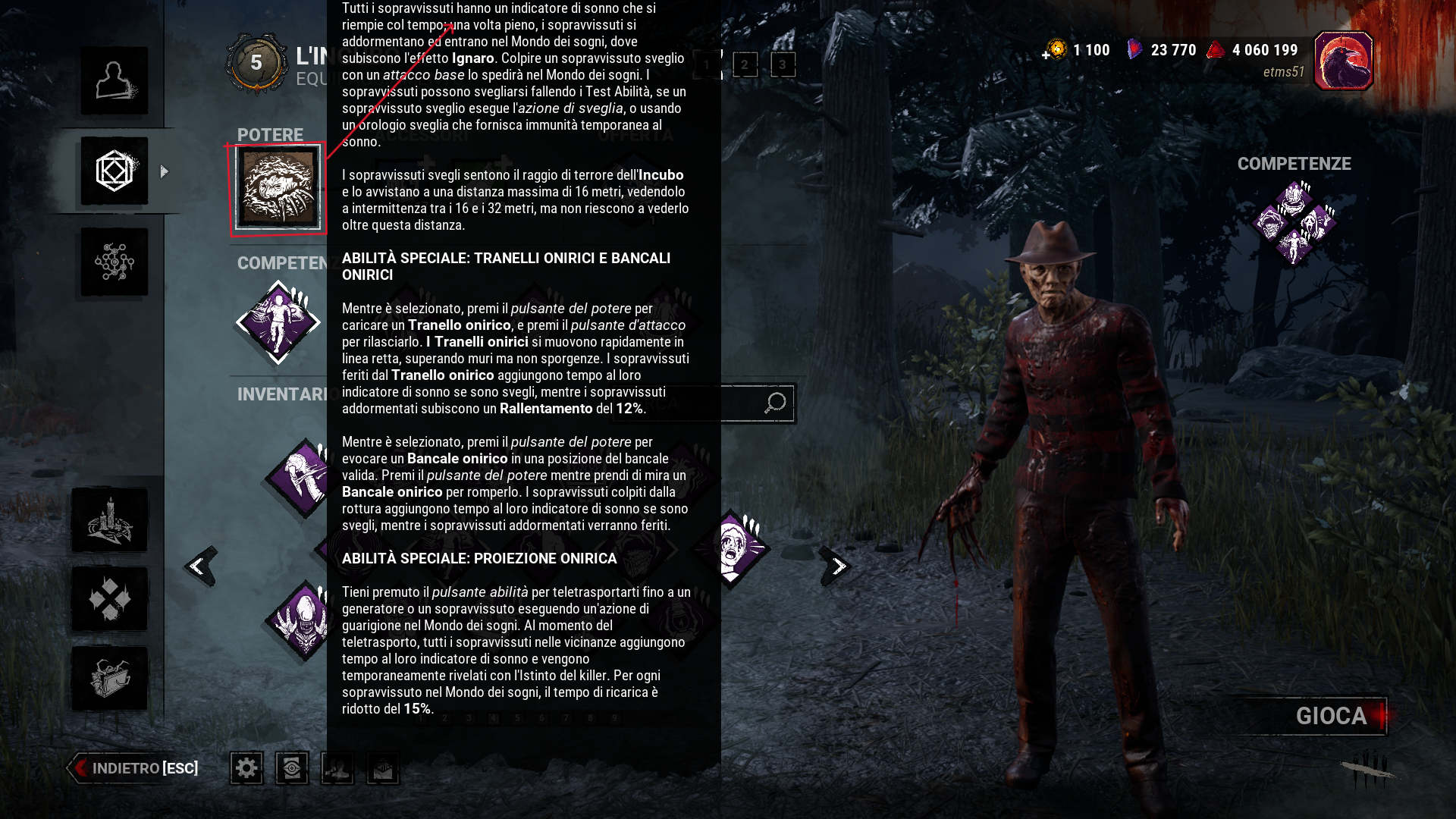Open the friends list icon at bottom
Image resolution: width=1456 pixels, height=819 pixels.
pos(337,767)
